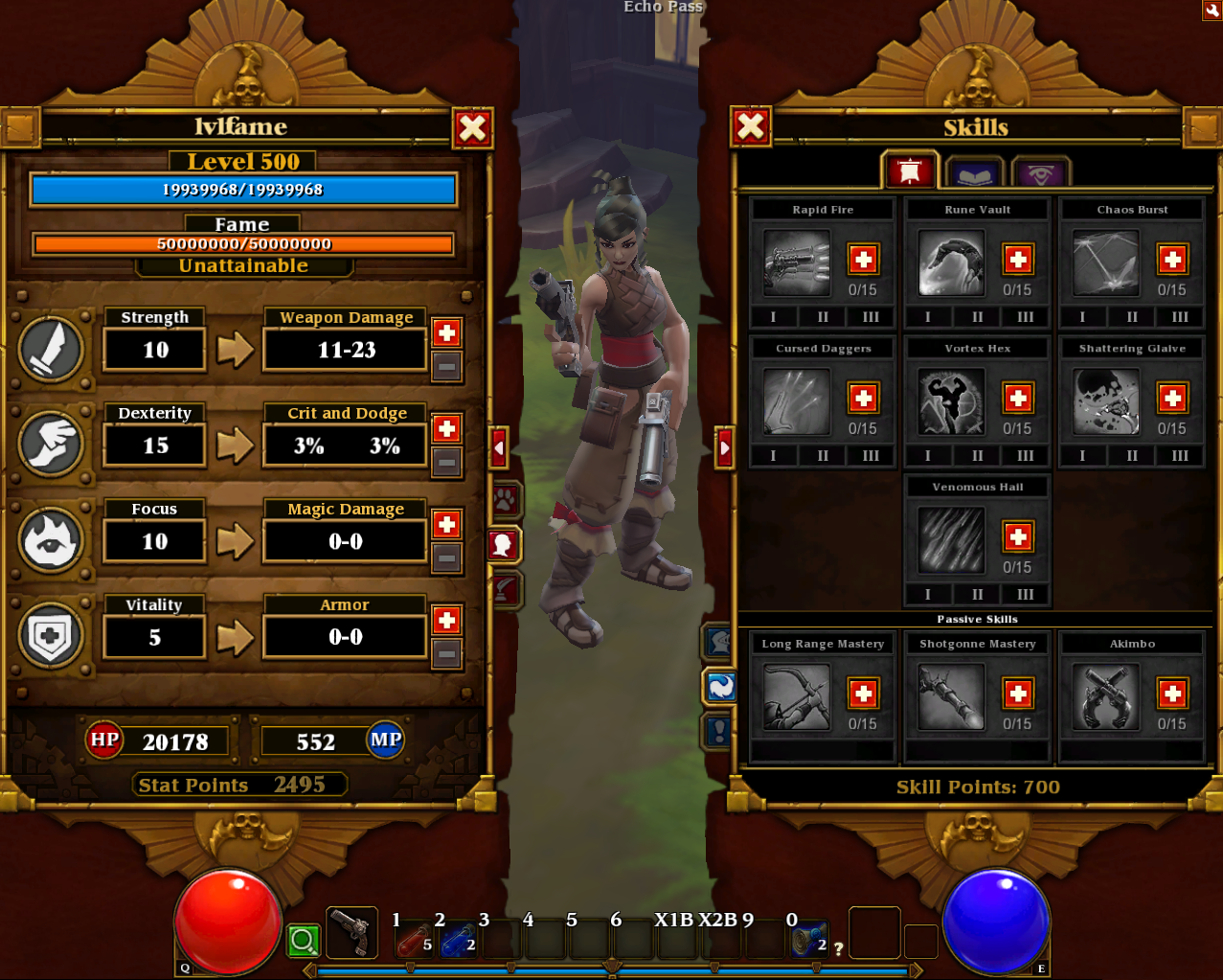1223x980 pixels.
Task: Close the lvlfame character panel
Action: 472,127
